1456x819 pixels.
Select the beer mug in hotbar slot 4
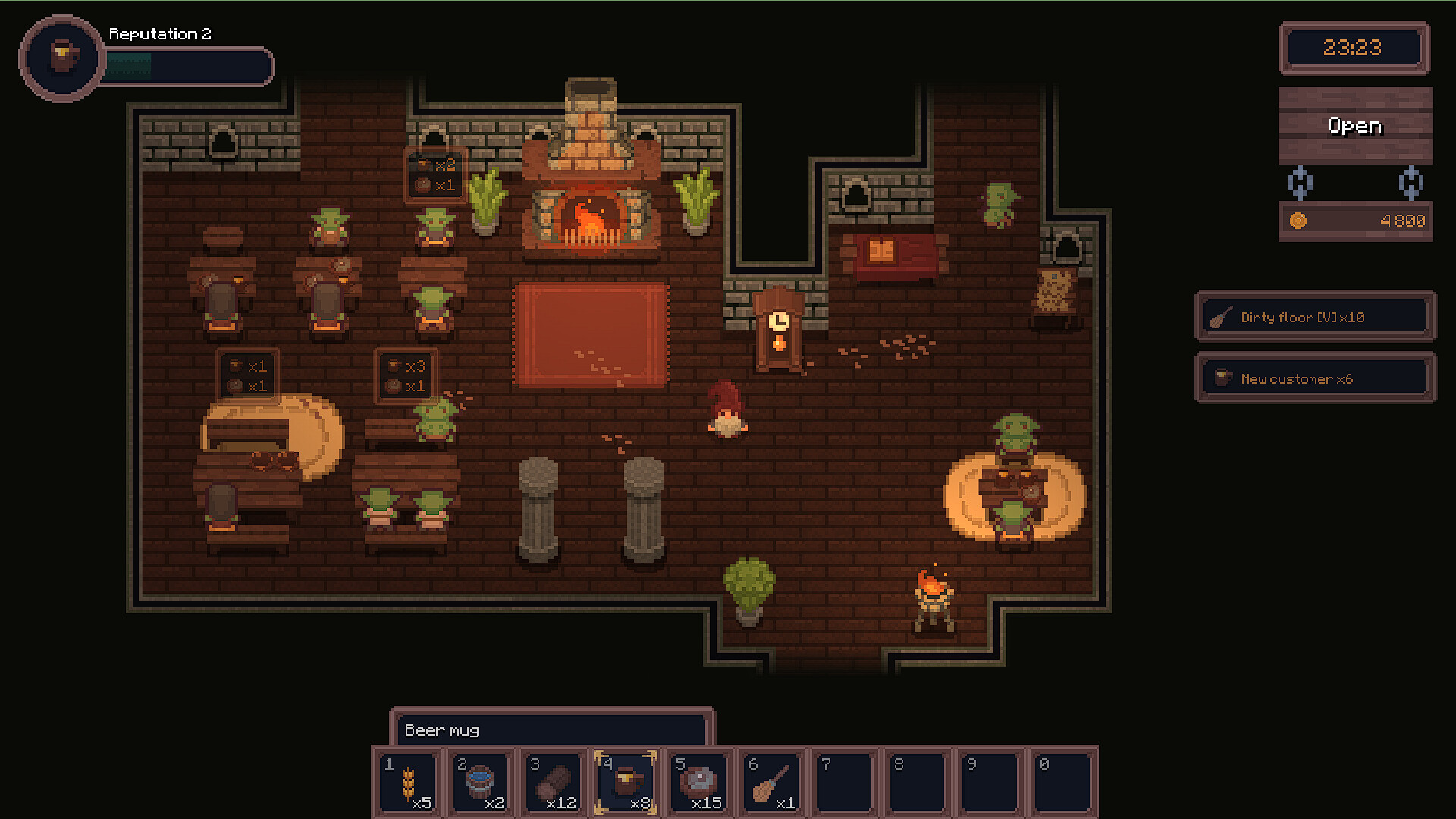626,783
